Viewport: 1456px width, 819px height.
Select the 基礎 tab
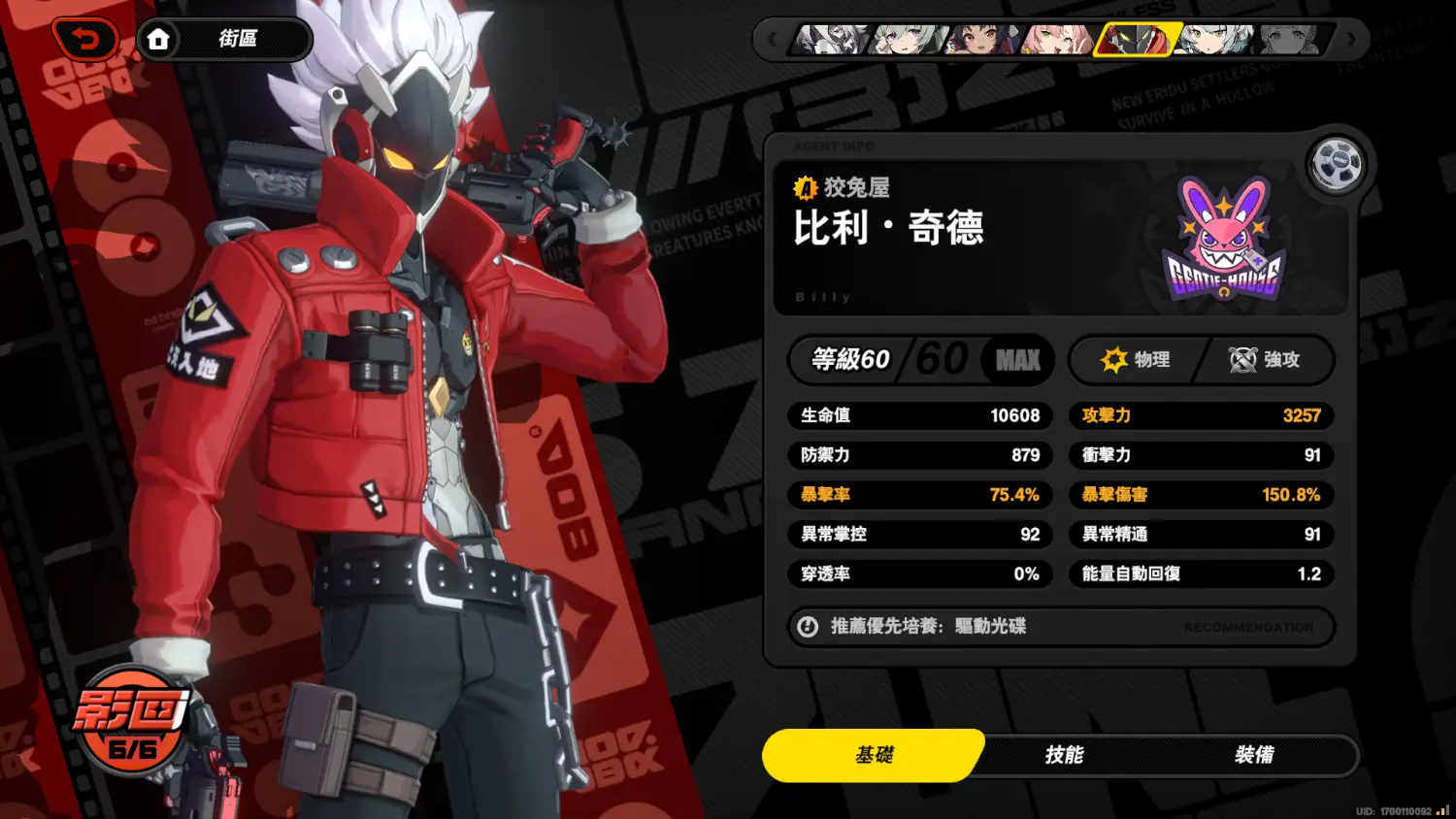pos(874,755)
